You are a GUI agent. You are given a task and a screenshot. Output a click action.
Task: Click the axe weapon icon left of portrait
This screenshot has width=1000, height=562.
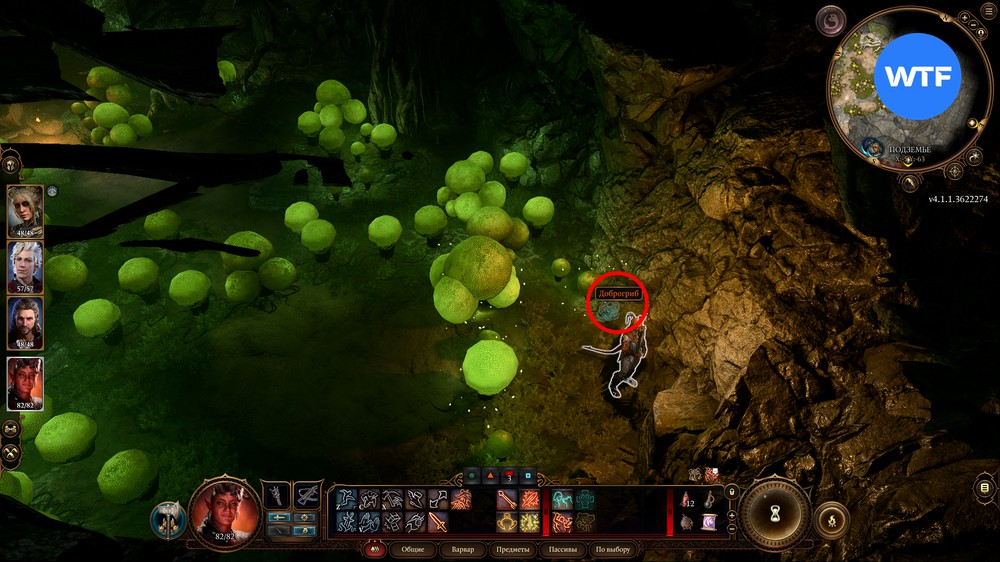pyautogui.click(x=168, y=519)
